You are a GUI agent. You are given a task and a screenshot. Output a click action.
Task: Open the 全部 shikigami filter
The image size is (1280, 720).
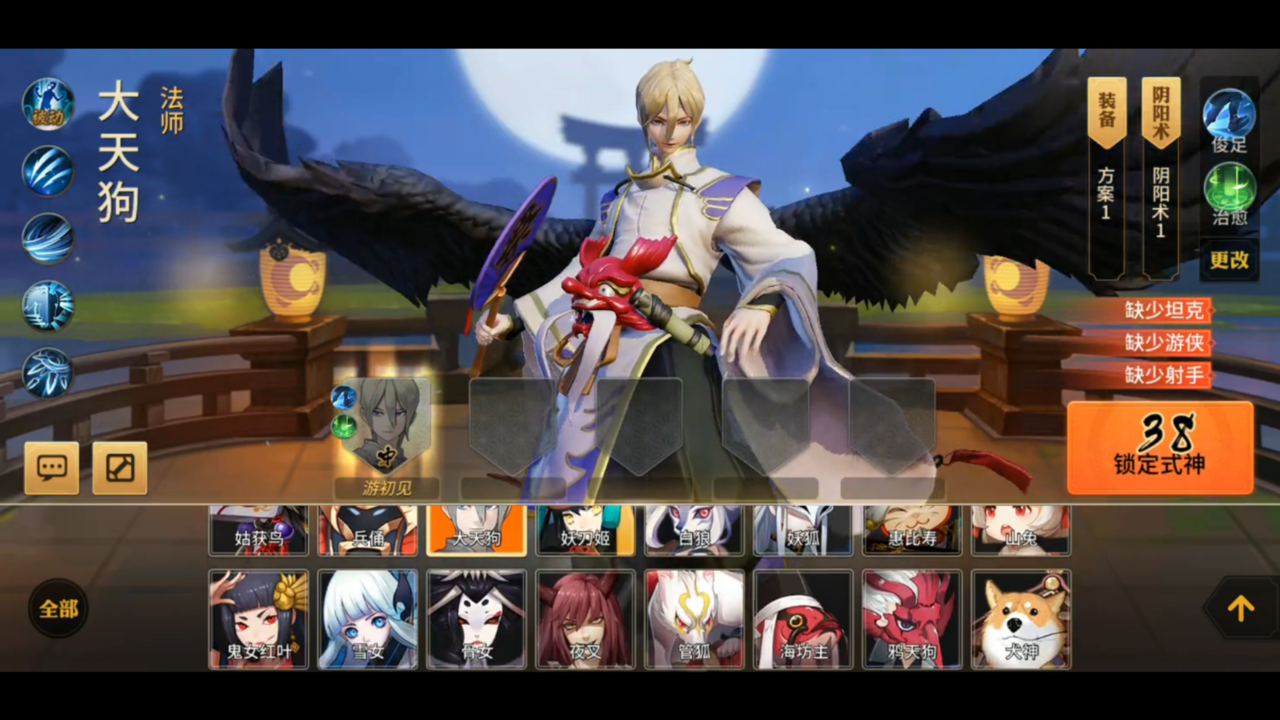pos(58,608)
